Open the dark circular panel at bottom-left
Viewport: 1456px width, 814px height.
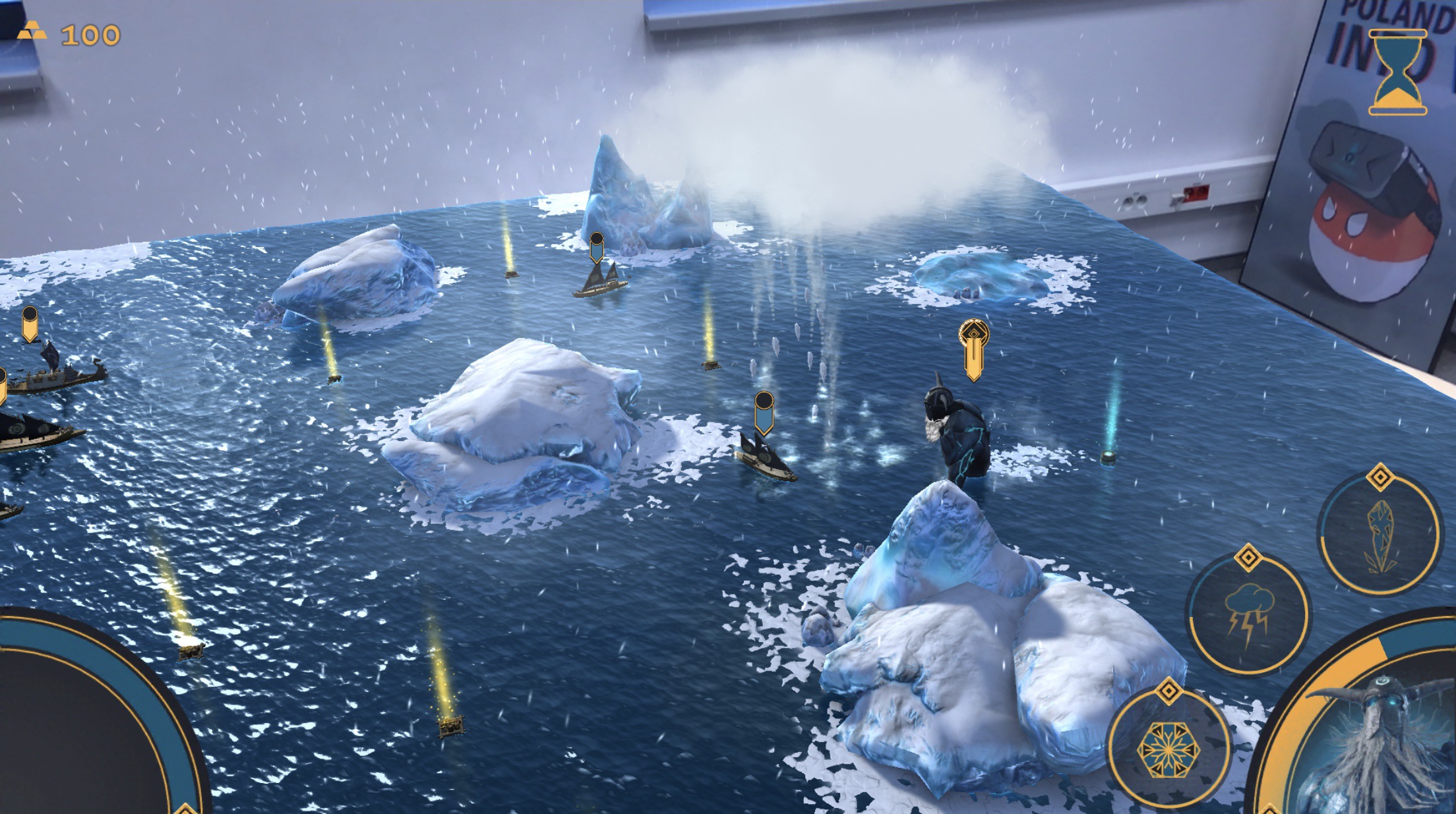[73, 732]
